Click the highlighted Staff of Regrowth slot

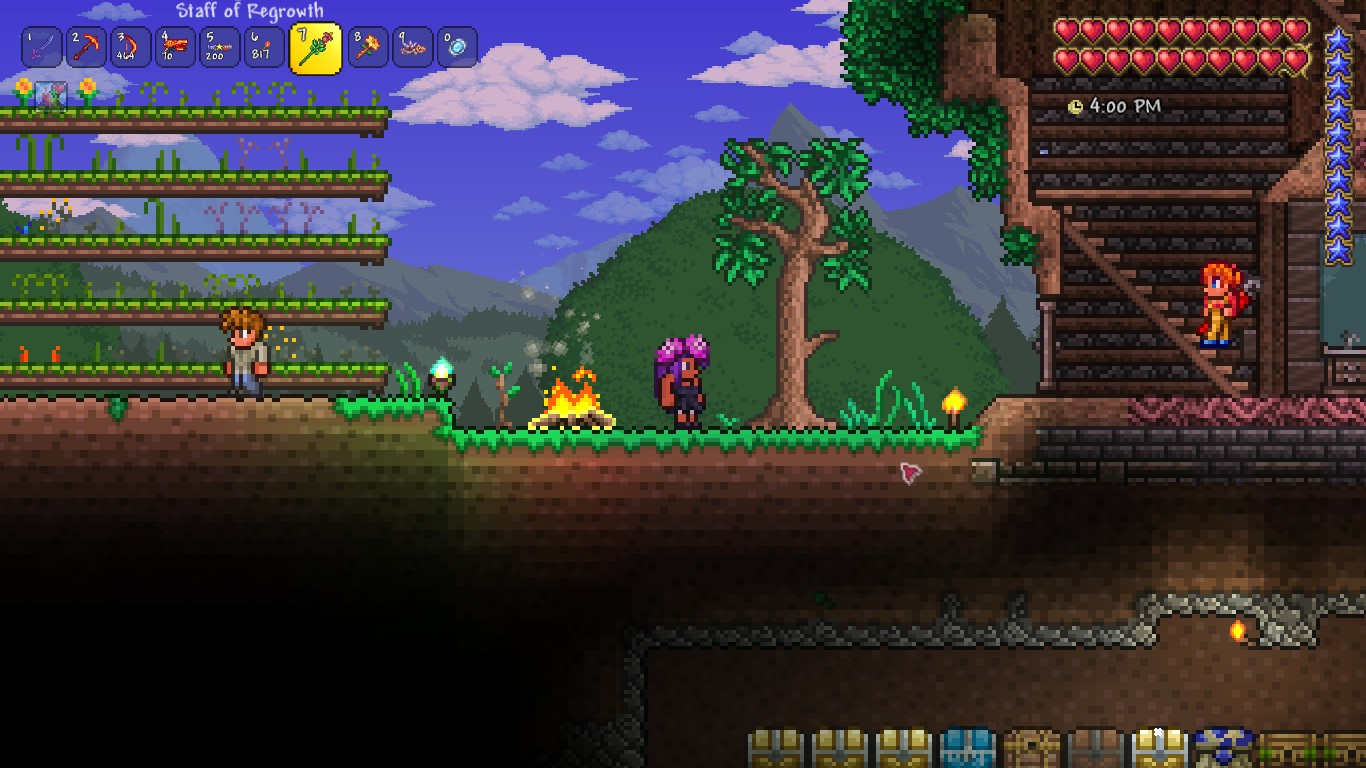pyautogui.click(x=315, y=48)
